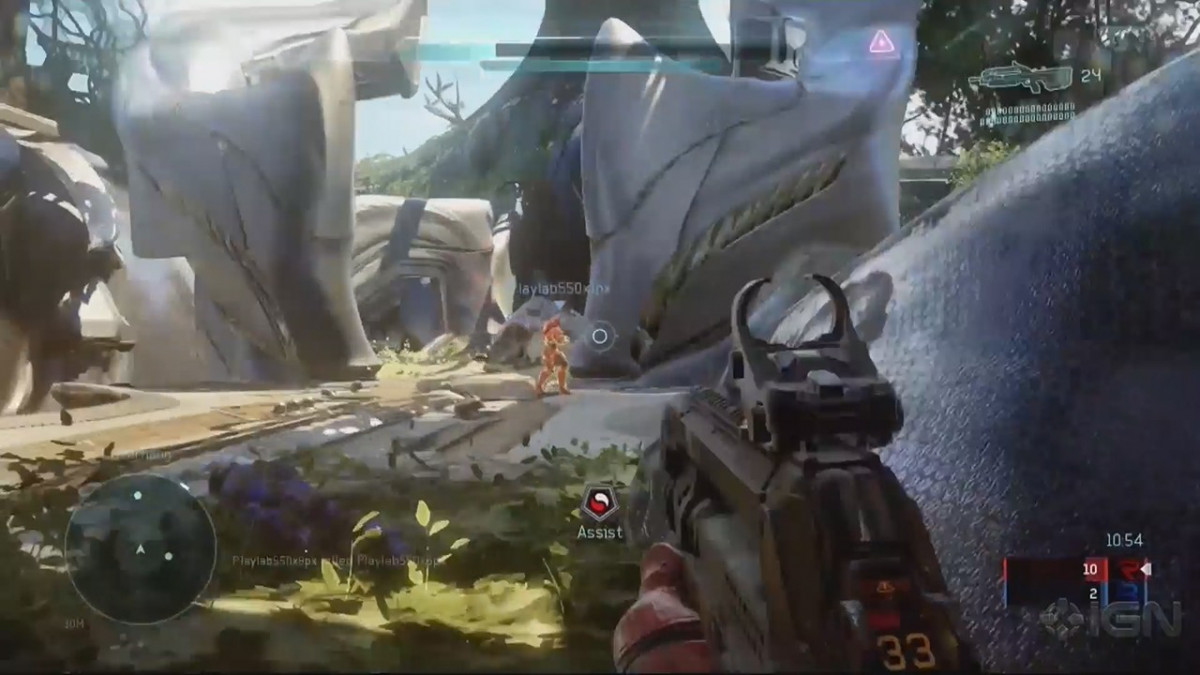
Task: Click the Assist medal icon
Action: pos(598,502)
